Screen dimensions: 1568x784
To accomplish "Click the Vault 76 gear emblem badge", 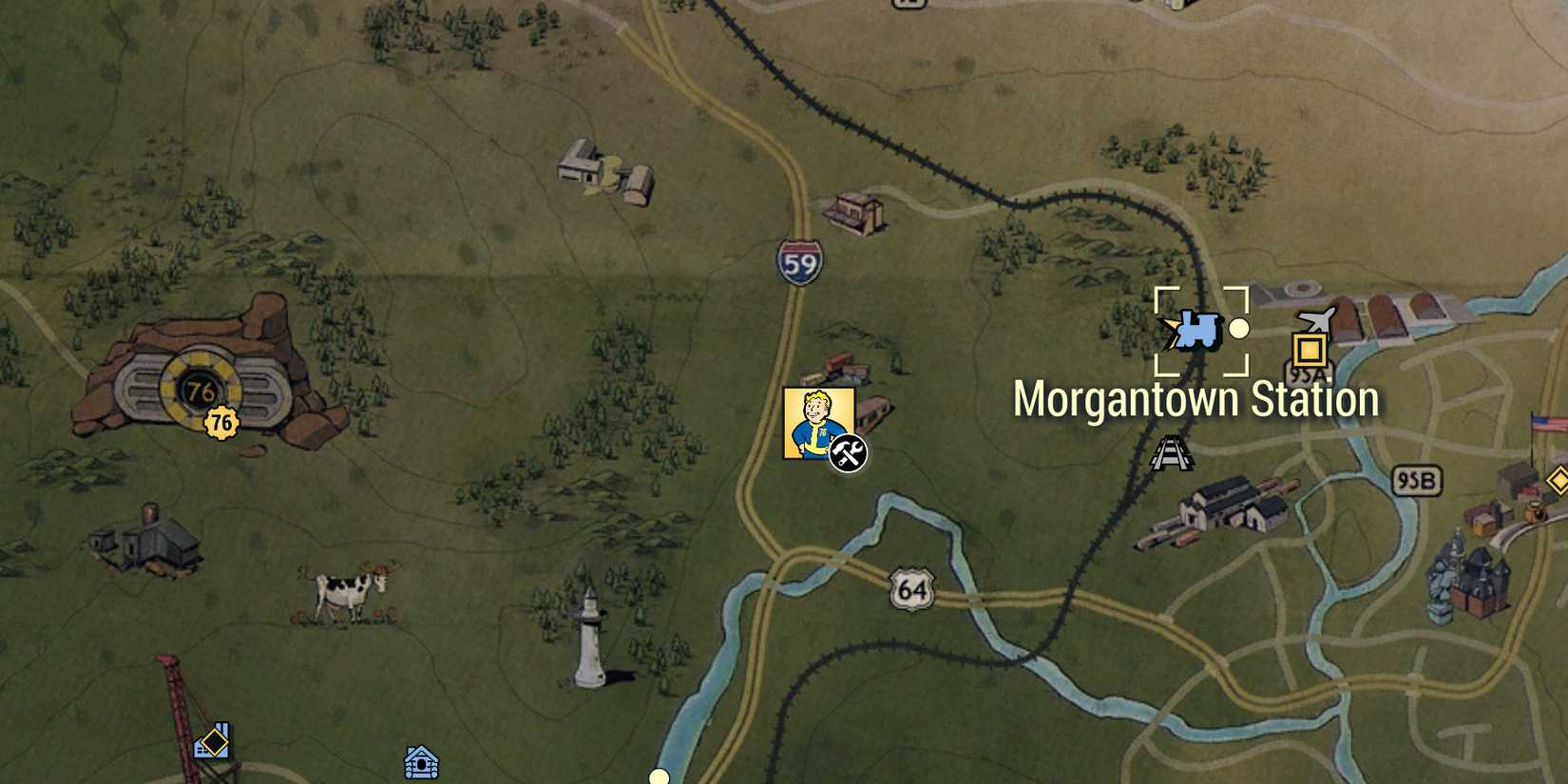I will pyautogui.click(x=221, y=422).
